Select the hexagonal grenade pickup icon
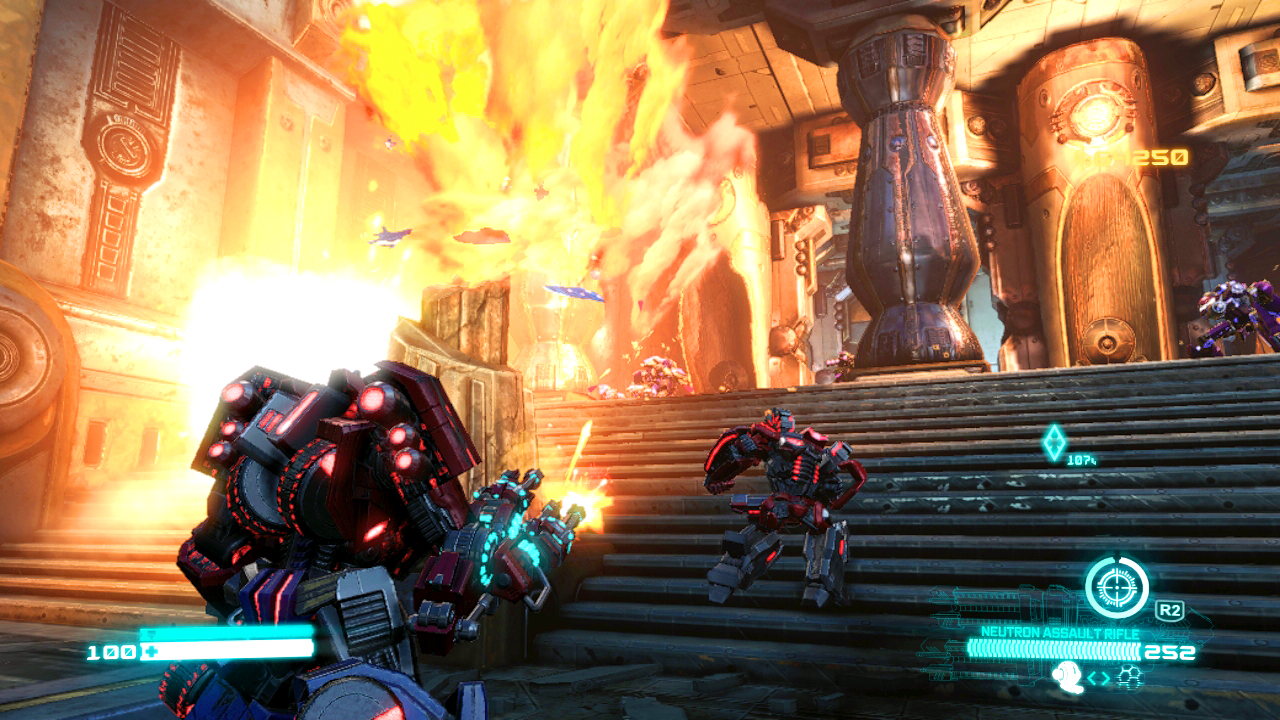 pyautogui.click(x=1128, y=676)
